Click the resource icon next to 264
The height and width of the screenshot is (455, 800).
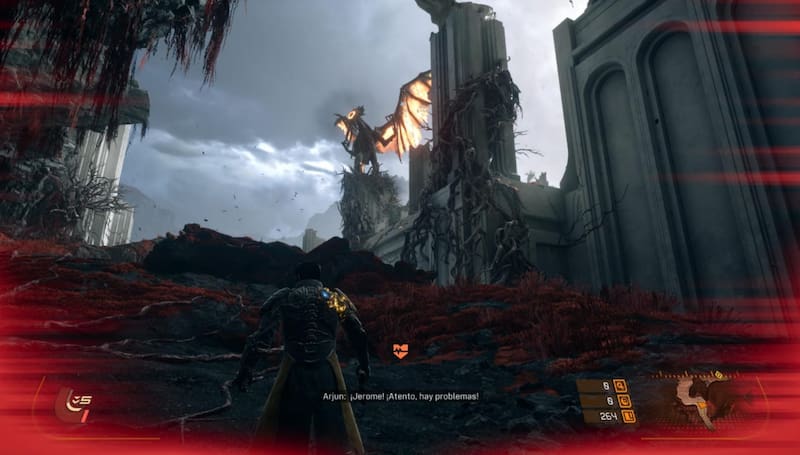(x=628, y=416)
